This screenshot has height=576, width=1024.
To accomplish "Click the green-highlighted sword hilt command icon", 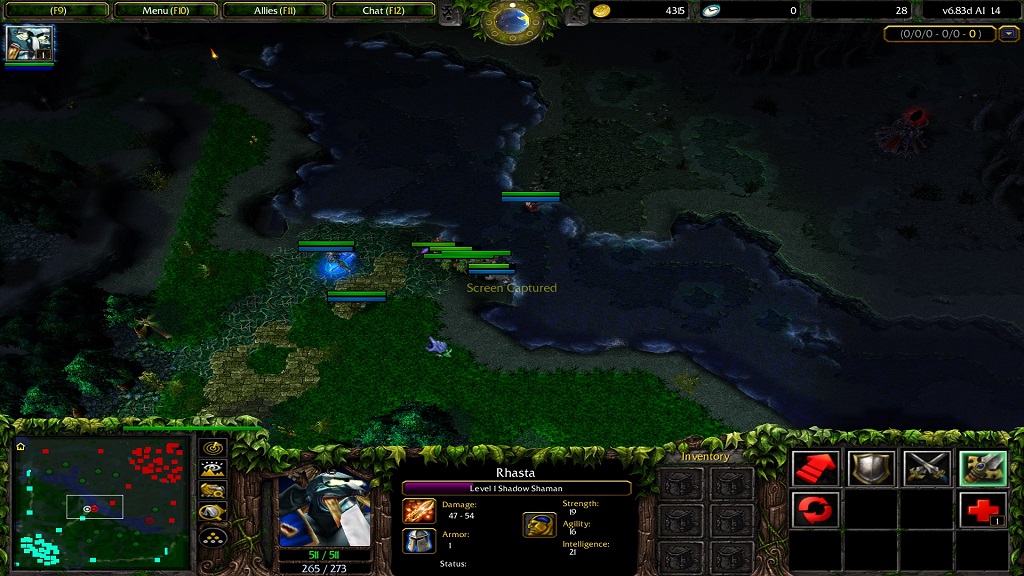I will 983,468.
